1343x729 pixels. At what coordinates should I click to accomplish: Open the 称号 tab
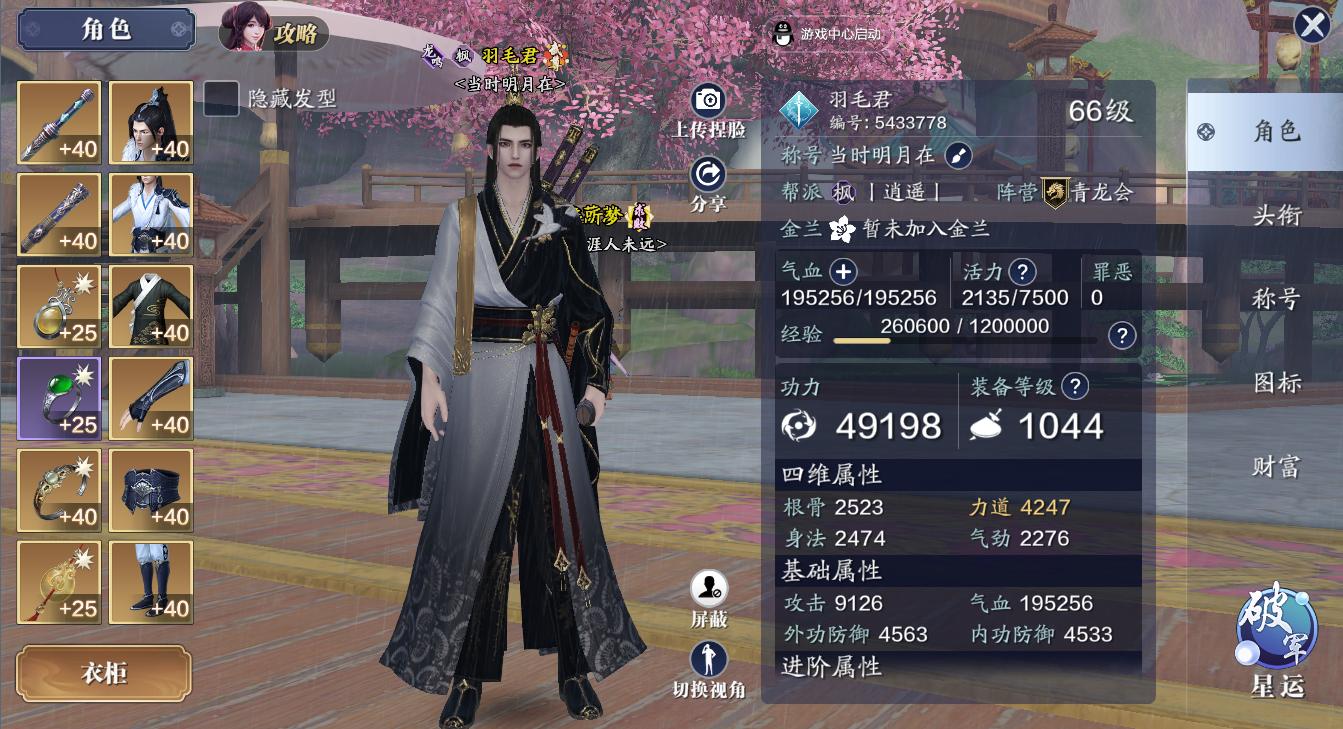1276,299
